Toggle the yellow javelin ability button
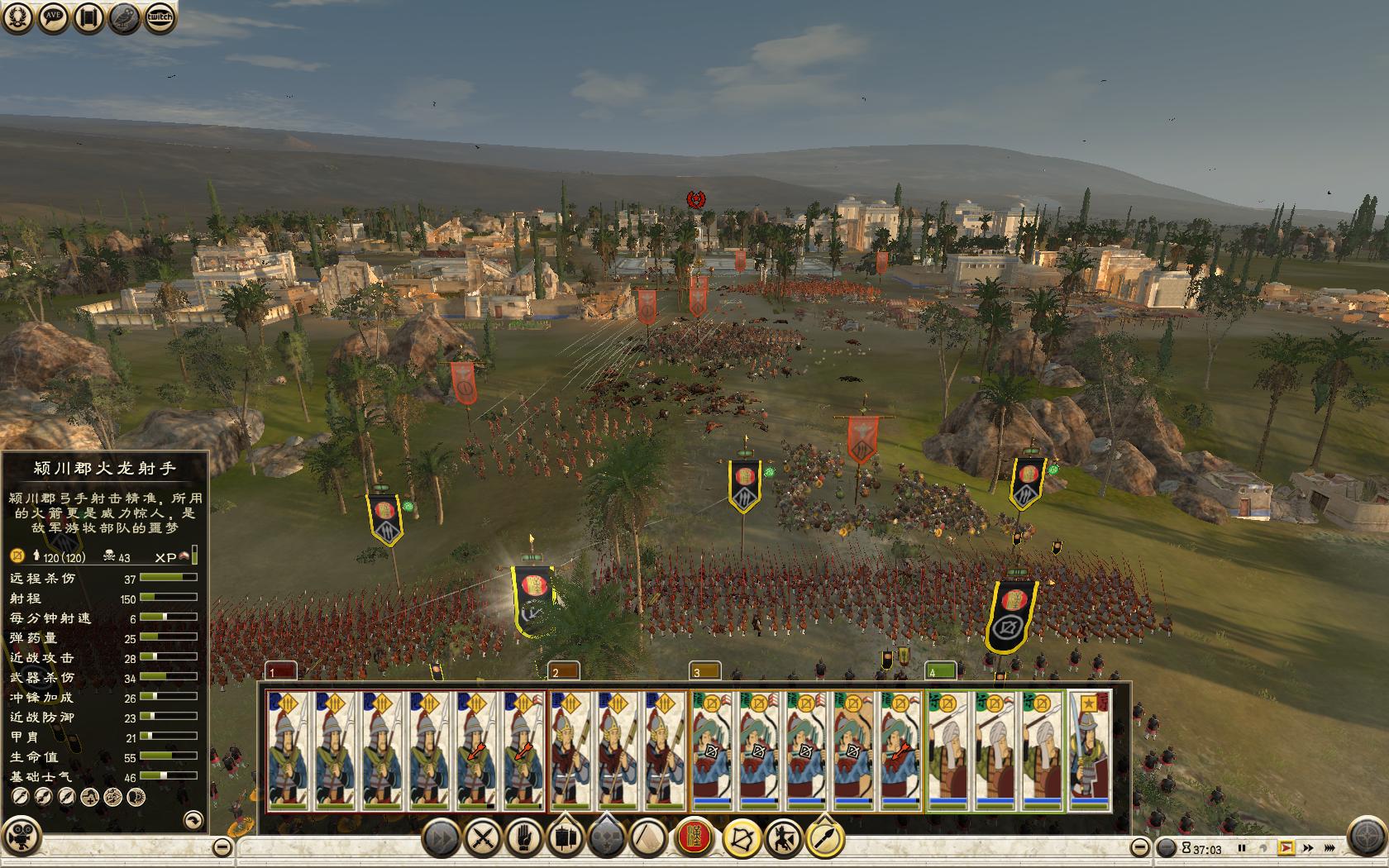This screenshot has height=868, width=1389. click(824, 838)
